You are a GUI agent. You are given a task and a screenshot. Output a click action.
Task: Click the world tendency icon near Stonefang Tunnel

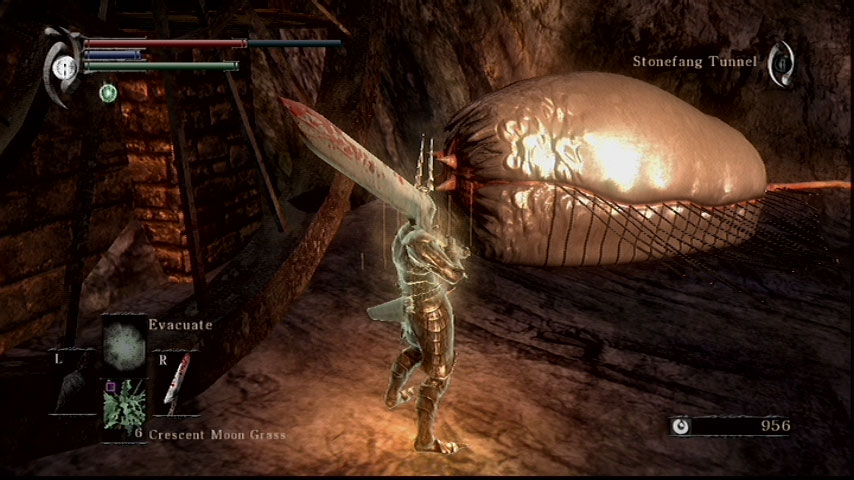783,62
